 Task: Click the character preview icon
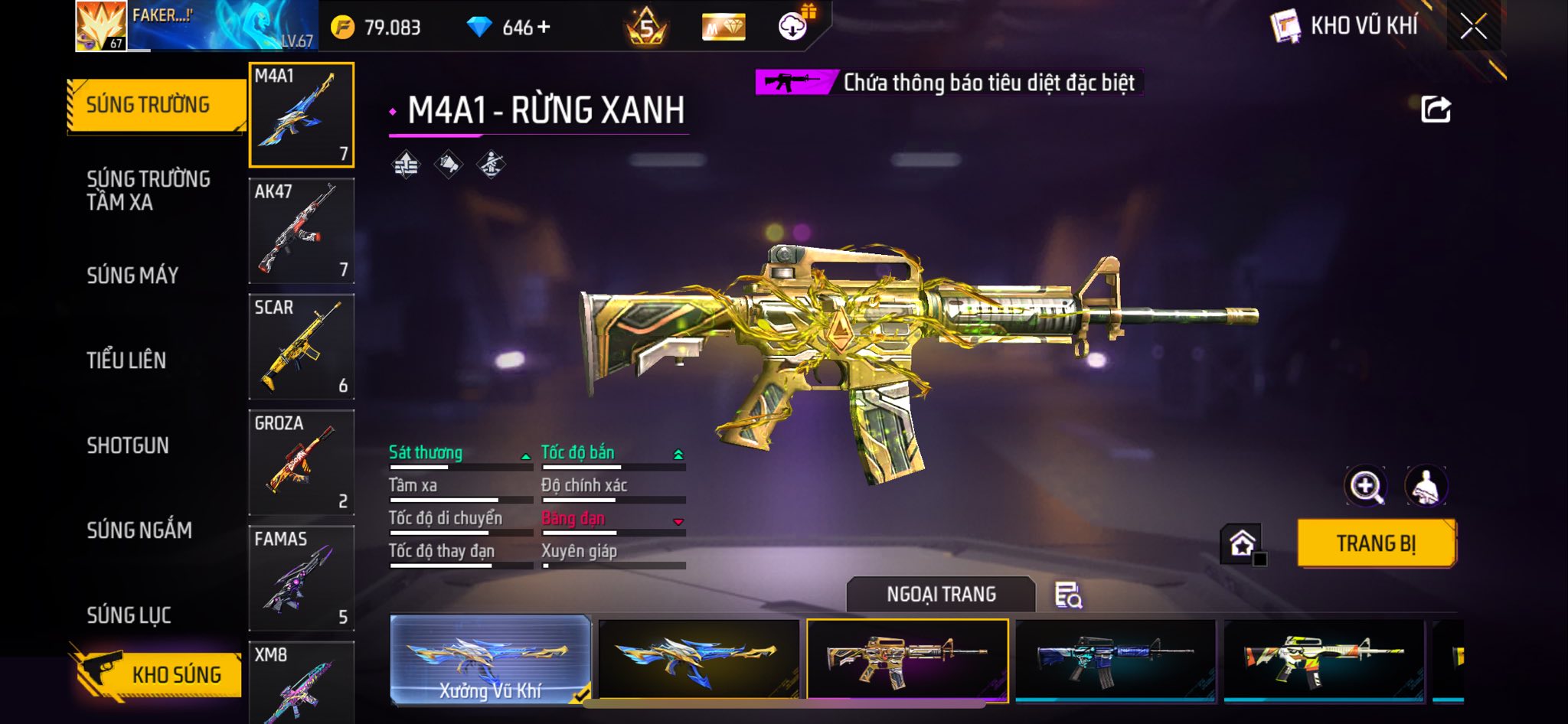(x=1425, y=486)
